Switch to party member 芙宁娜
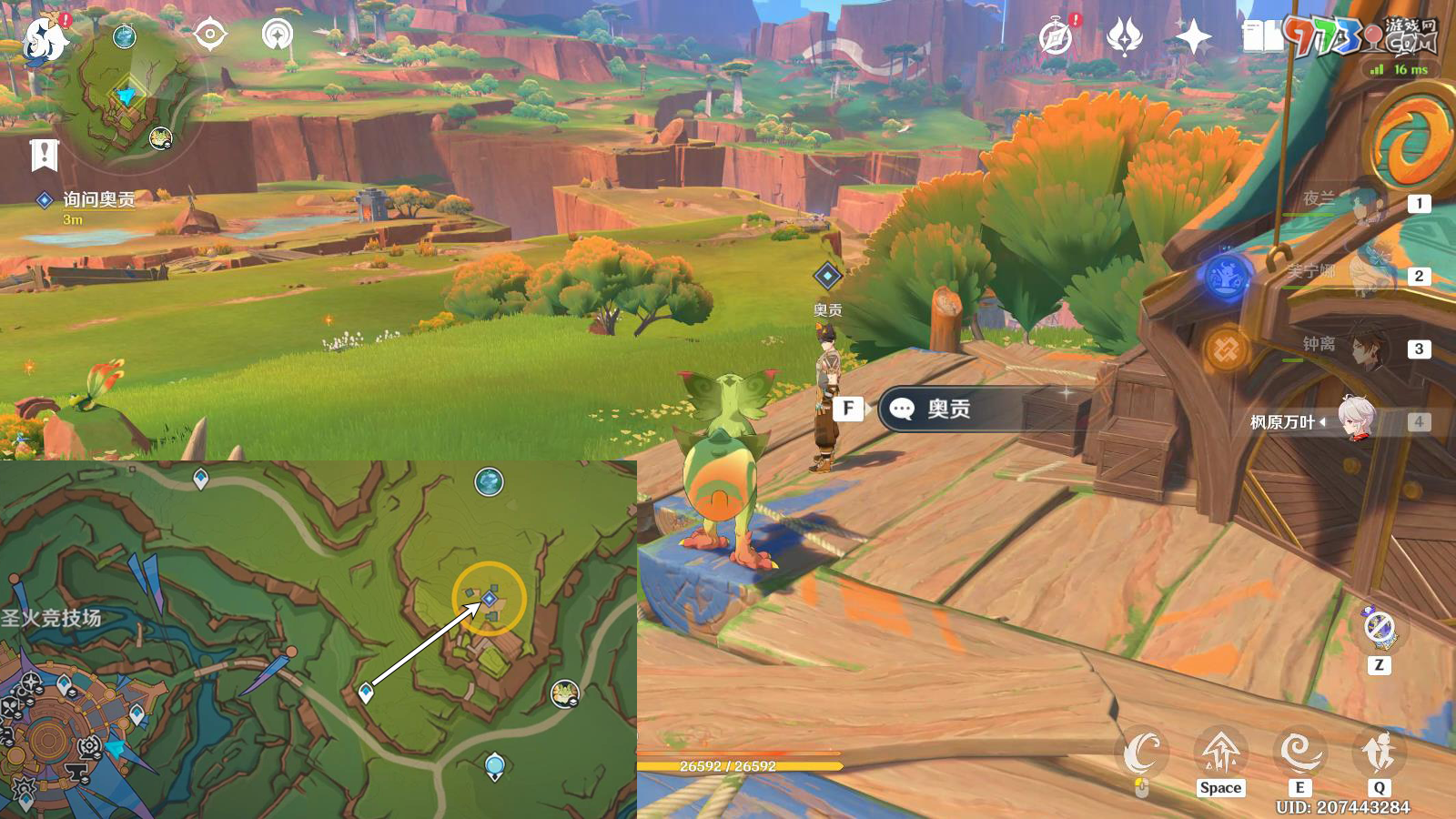This screenshot has height=819, width=1456. tap(1365, 276)
